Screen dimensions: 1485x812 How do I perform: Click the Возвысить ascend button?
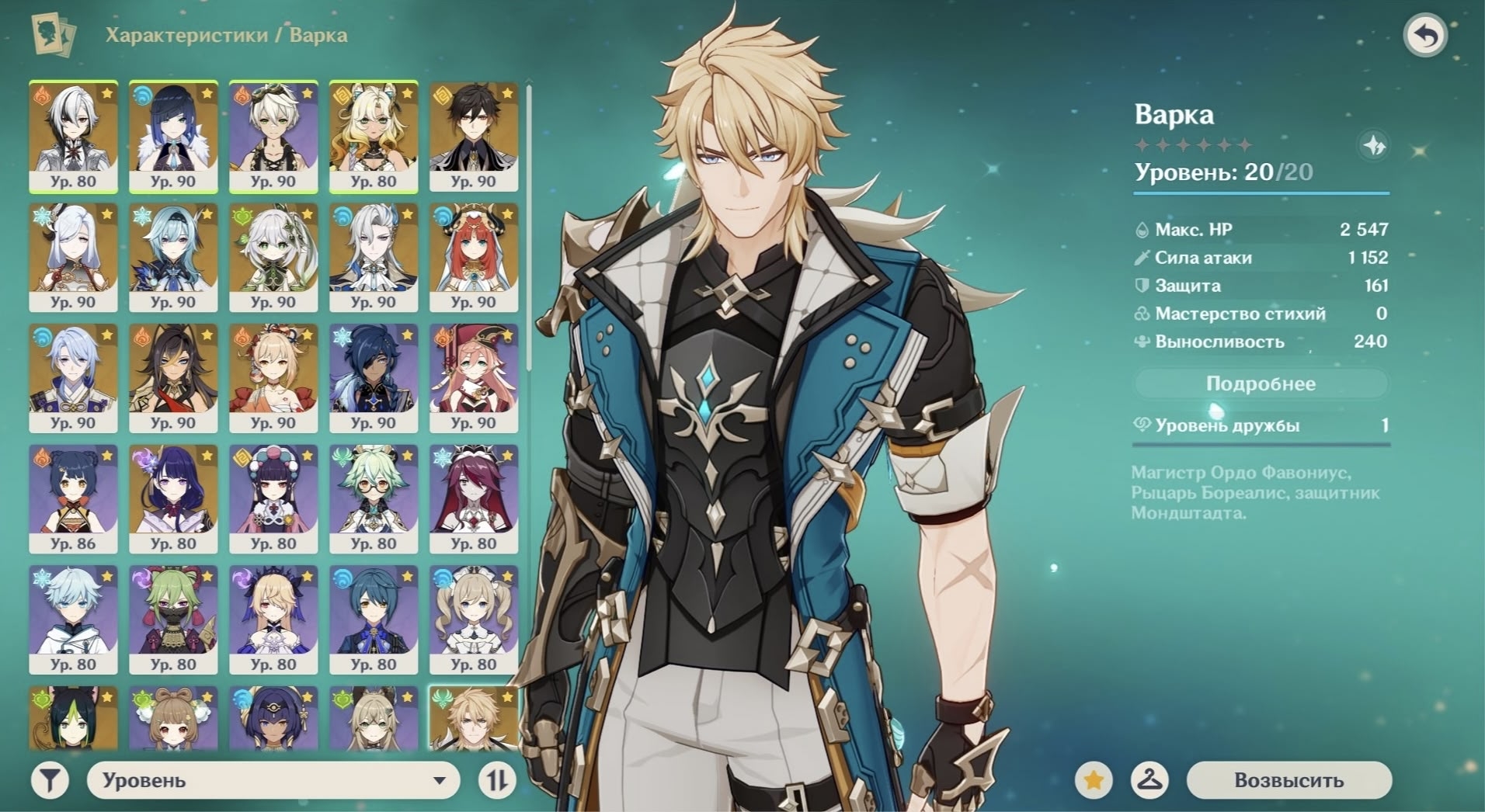[1289, 780]
